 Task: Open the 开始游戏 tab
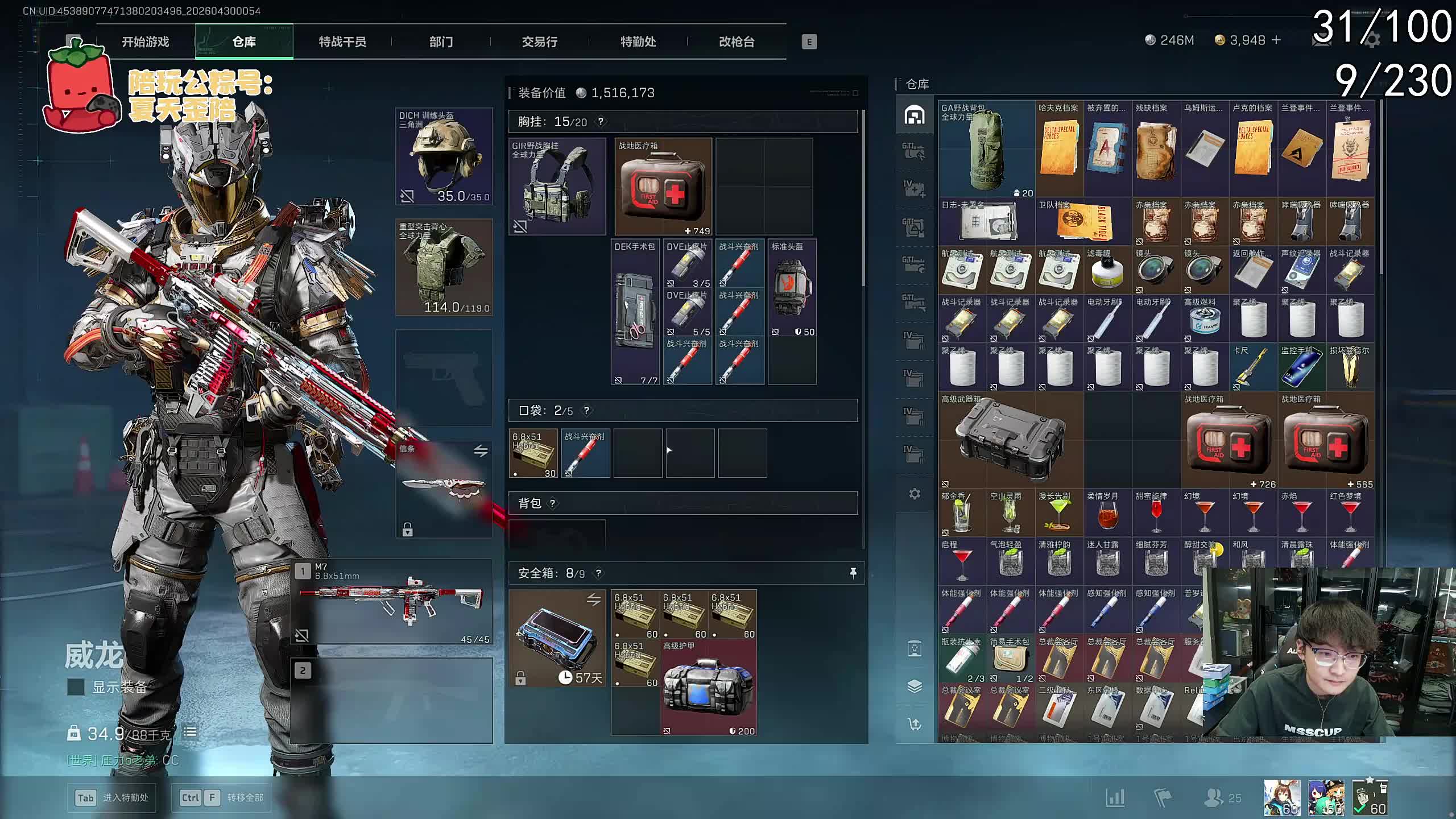145,42
